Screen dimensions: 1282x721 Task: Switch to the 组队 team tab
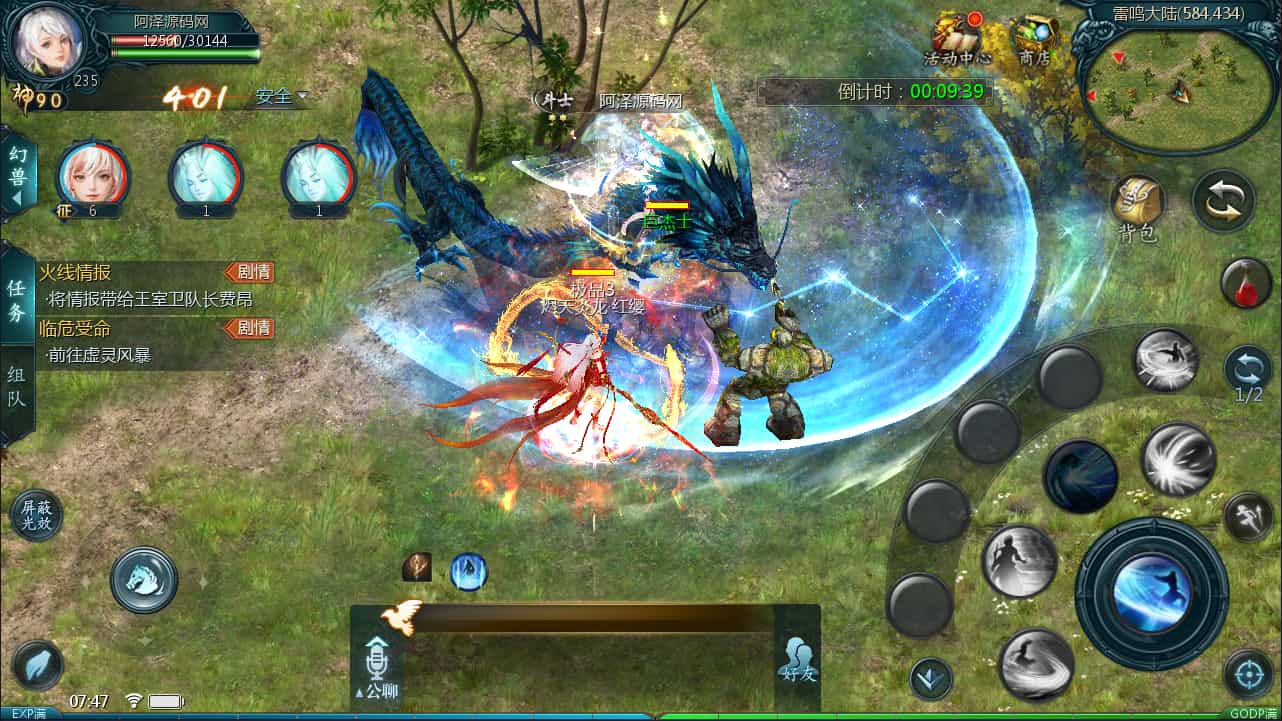15,388
